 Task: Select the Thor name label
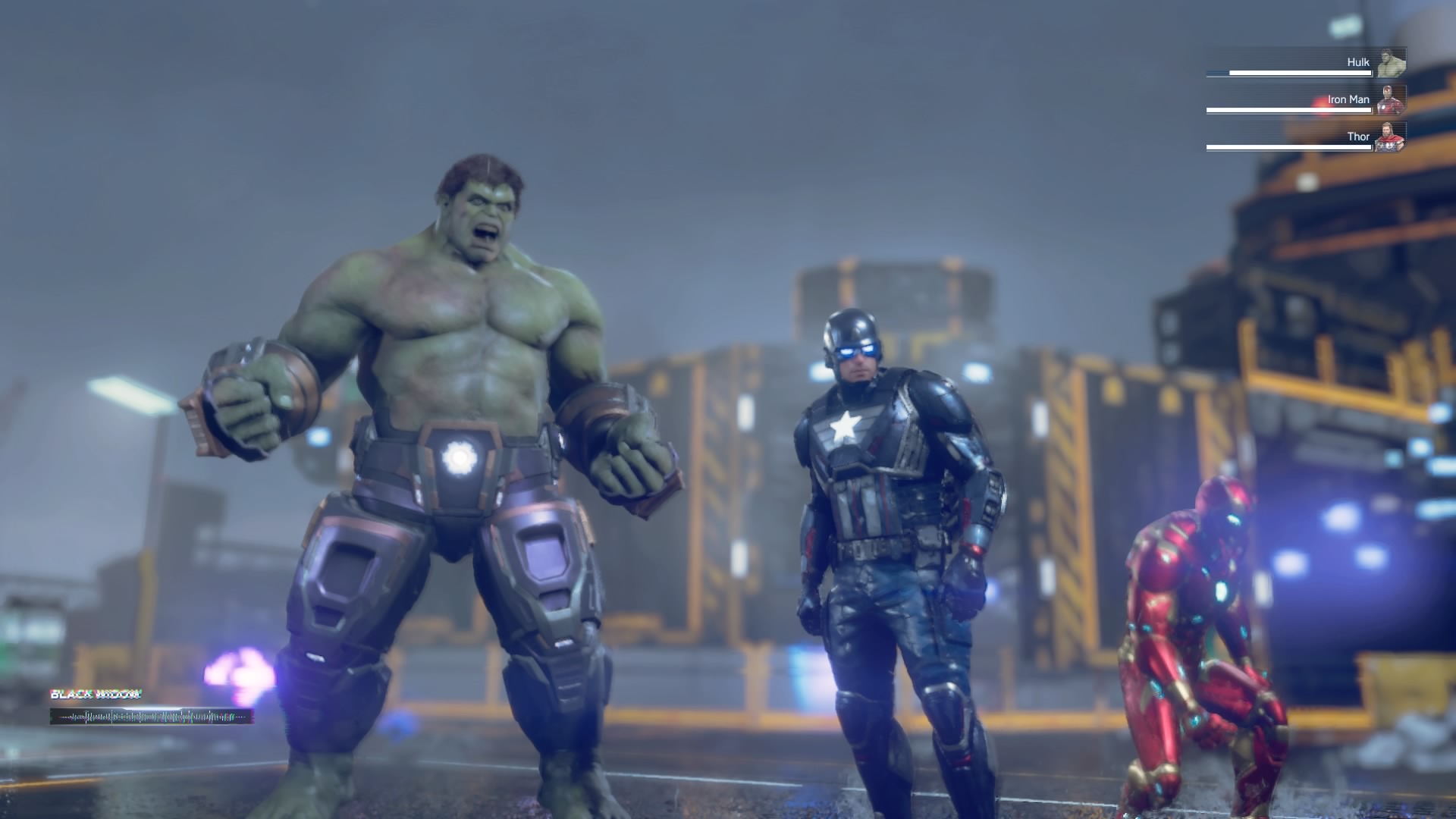tap(1357, 136)
